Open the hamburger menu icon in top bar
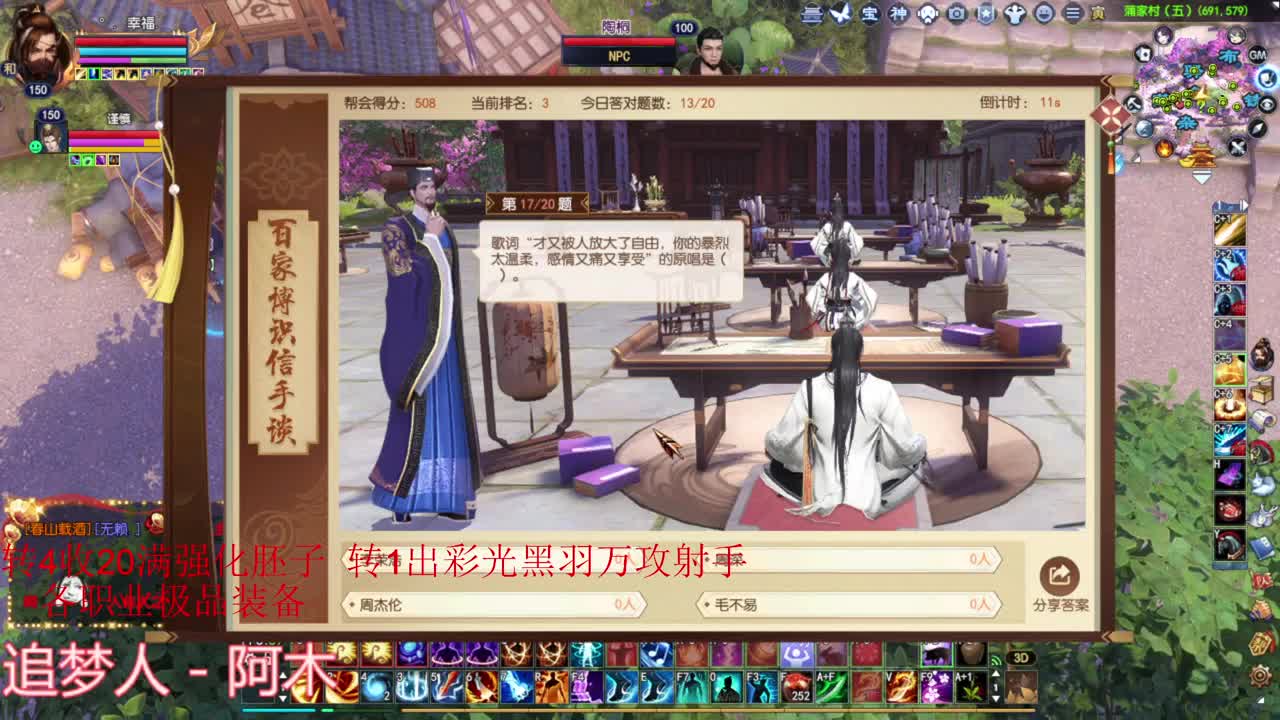Image resolution: width=1280 pixels, height=720 pixels. click(1073, 14)
